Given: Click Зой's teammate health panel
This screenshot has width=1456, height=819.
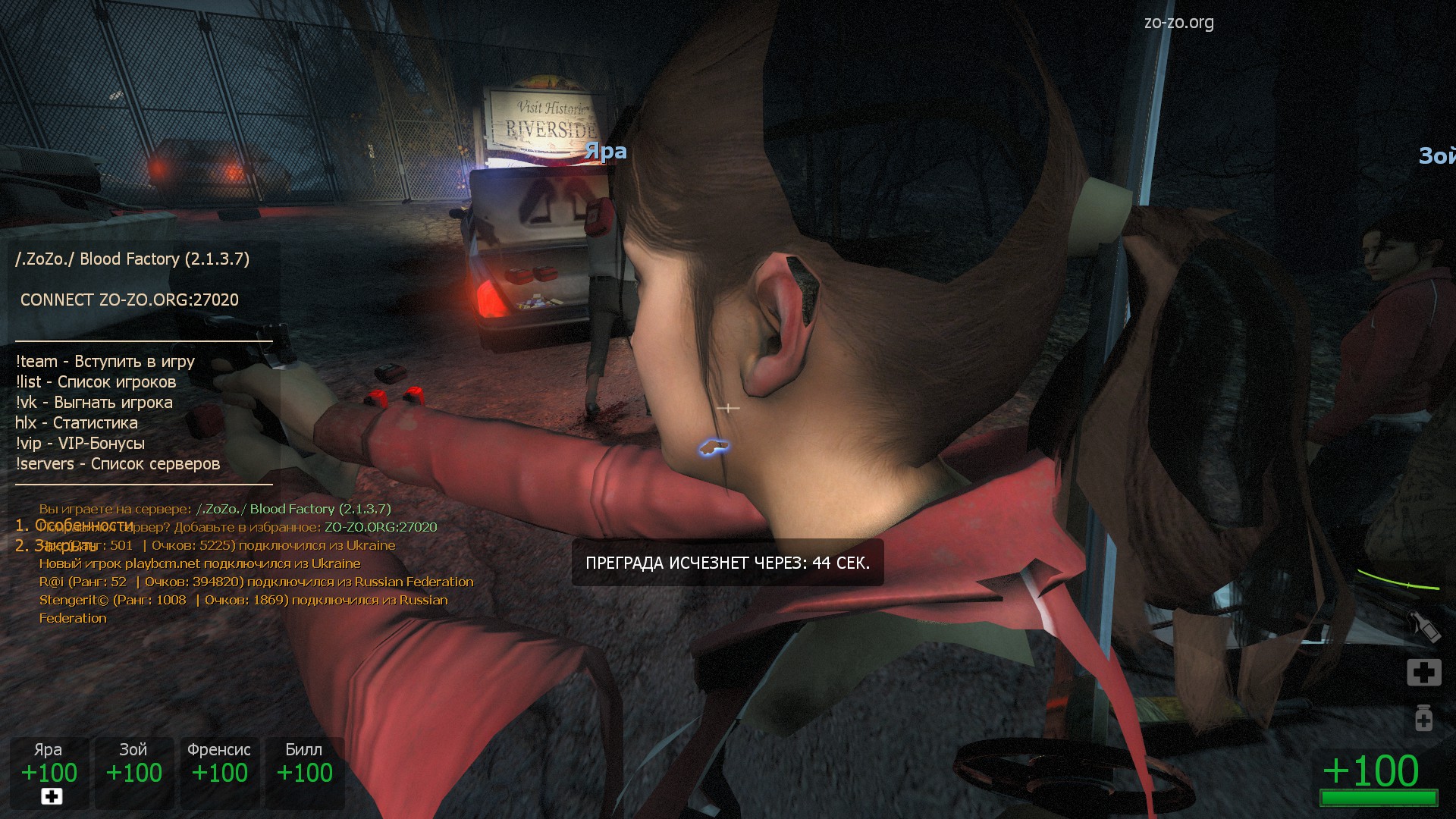Looking at the screenshot, I should tap(134, 772).
